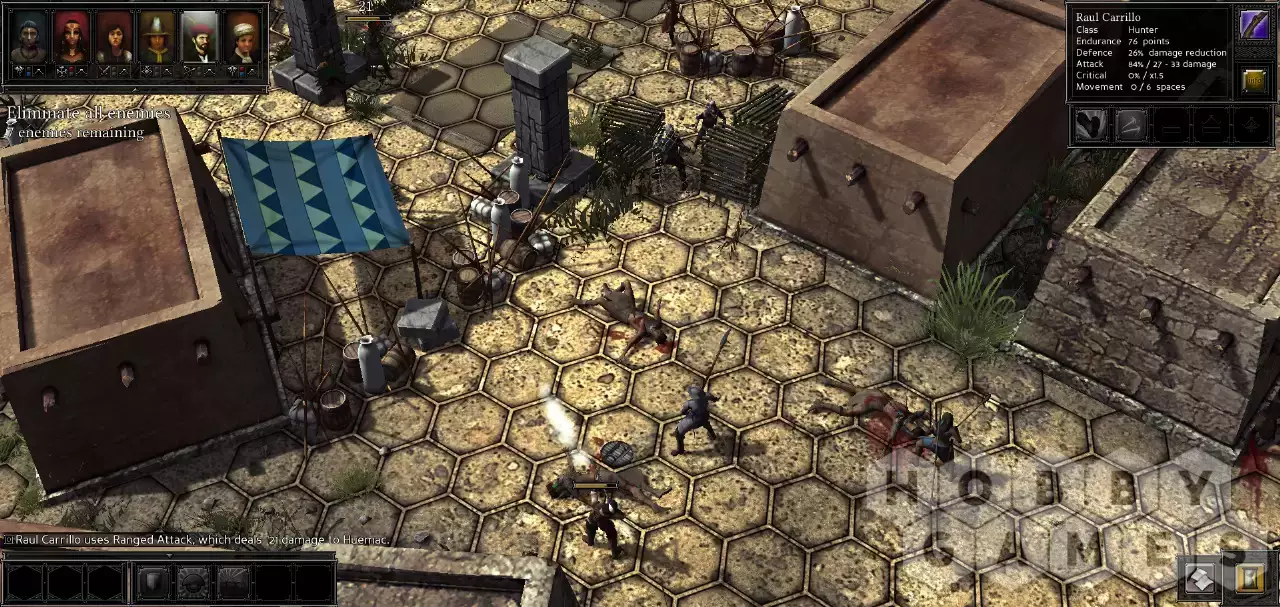
Task: Select the bearded man in red hat portrait
Action: coord(200,37)
